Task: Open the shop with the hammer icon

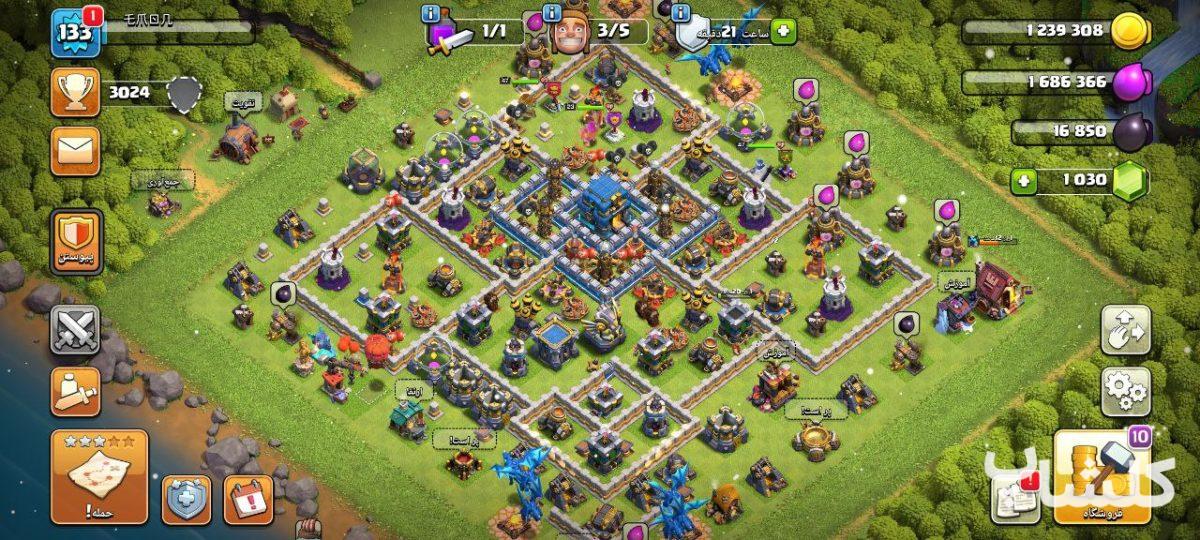Action: pyautogui.click(x=1101, y=477)
